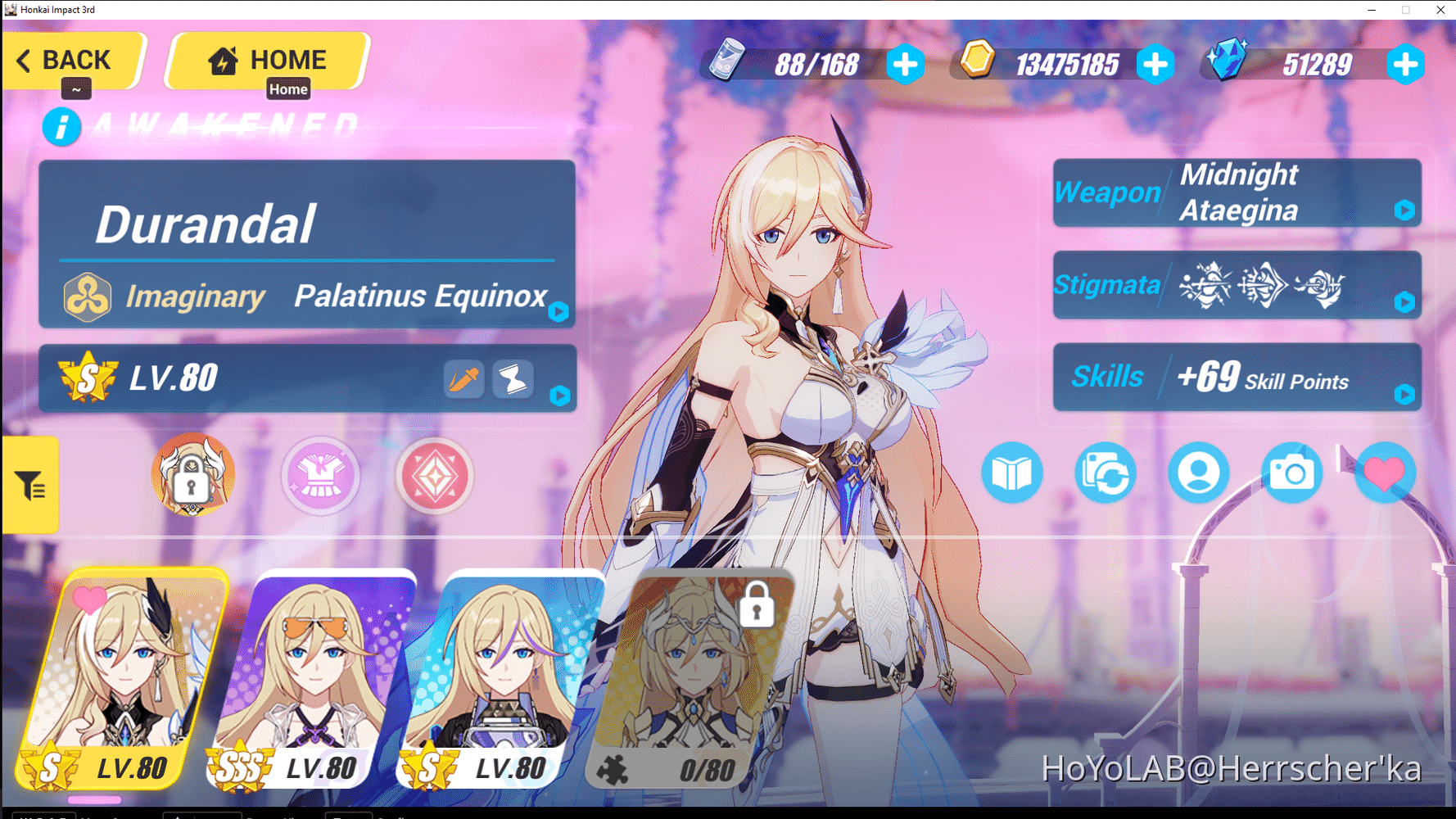Open the character story book icon

pos(1012,473)
